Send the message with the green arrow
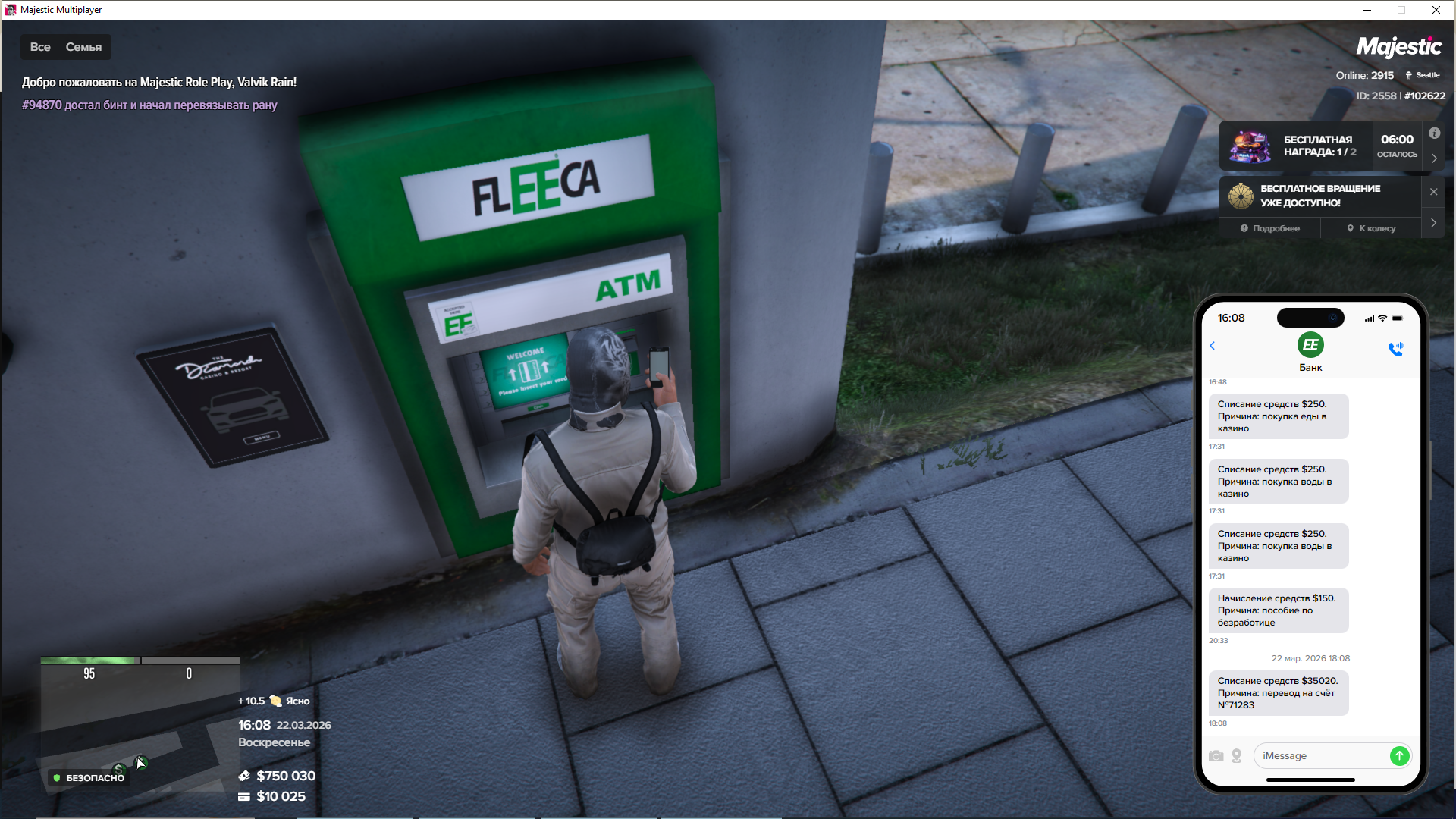Image resolution: width=1456 pixels, height=819 pixels. pos(1399,756)
